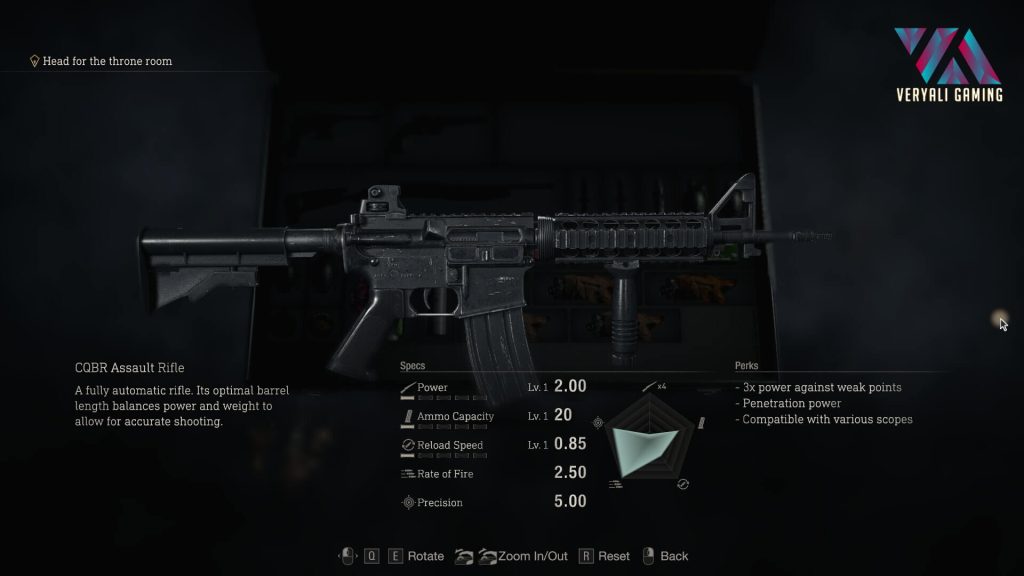Click the Veryali Gaming watermark logo

coord(947,63)
